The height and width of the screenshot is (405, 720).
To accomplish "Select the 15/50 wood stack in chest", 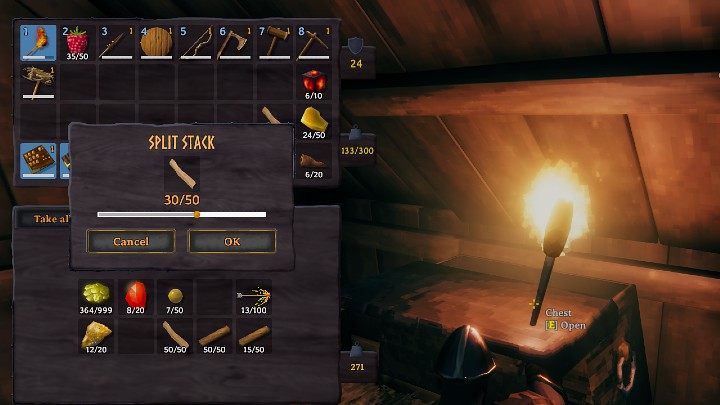I will point(253,335).
